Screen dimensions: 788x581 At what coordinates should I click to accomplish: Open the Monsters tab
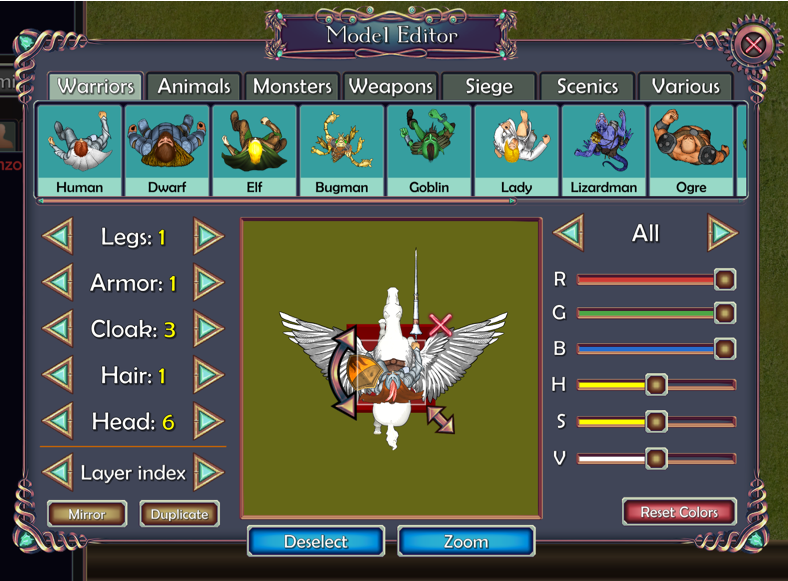click(x=292, y=87)
